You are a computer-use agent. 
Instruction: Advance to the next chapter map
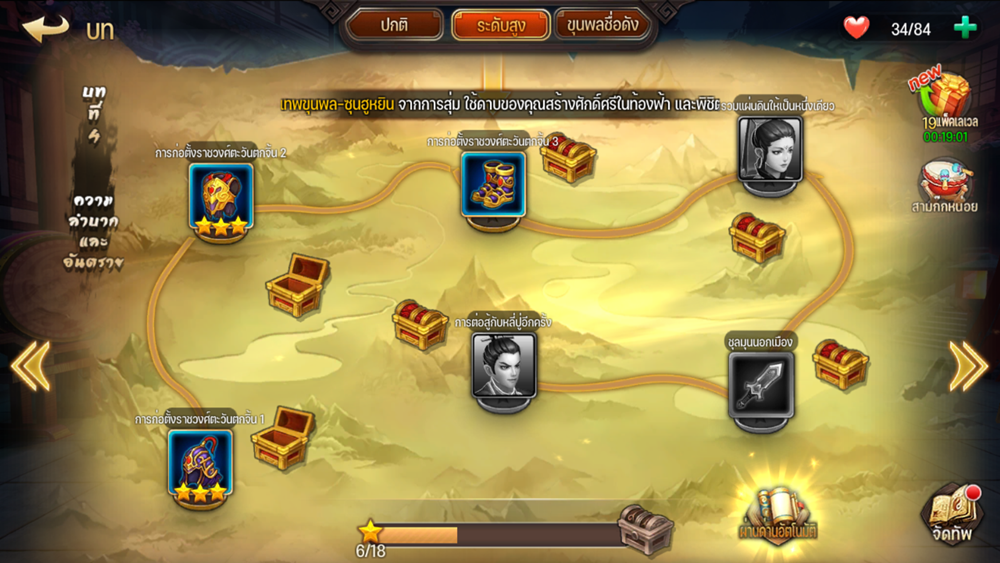[968, 365]
